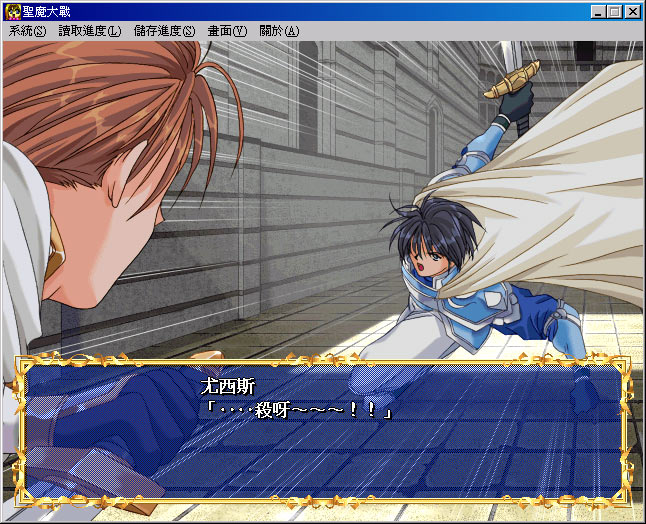Maximize the game window
646x524 pixels.
coord(614,12)
